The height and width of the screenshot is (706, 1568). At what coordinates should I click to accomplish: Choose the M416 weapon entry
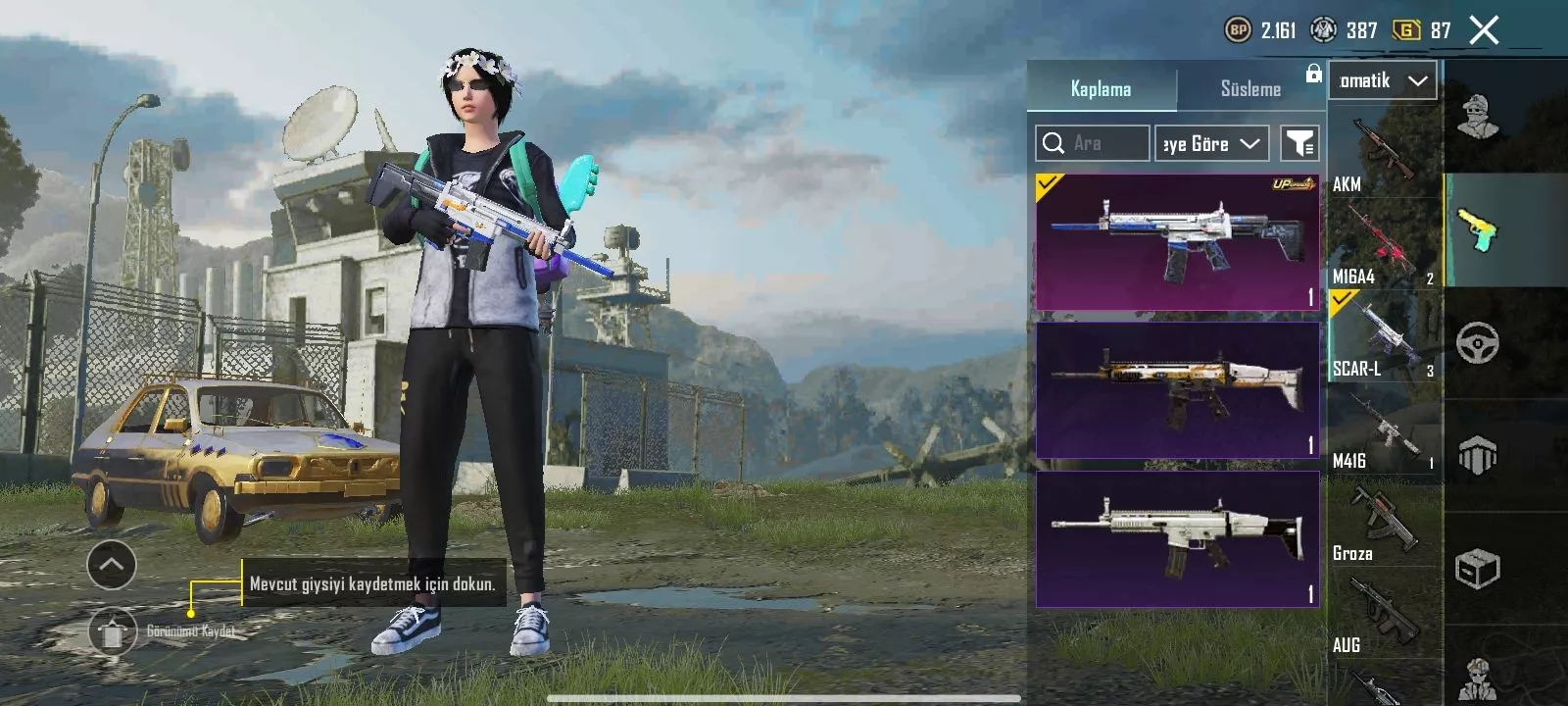pos(1384,431)
